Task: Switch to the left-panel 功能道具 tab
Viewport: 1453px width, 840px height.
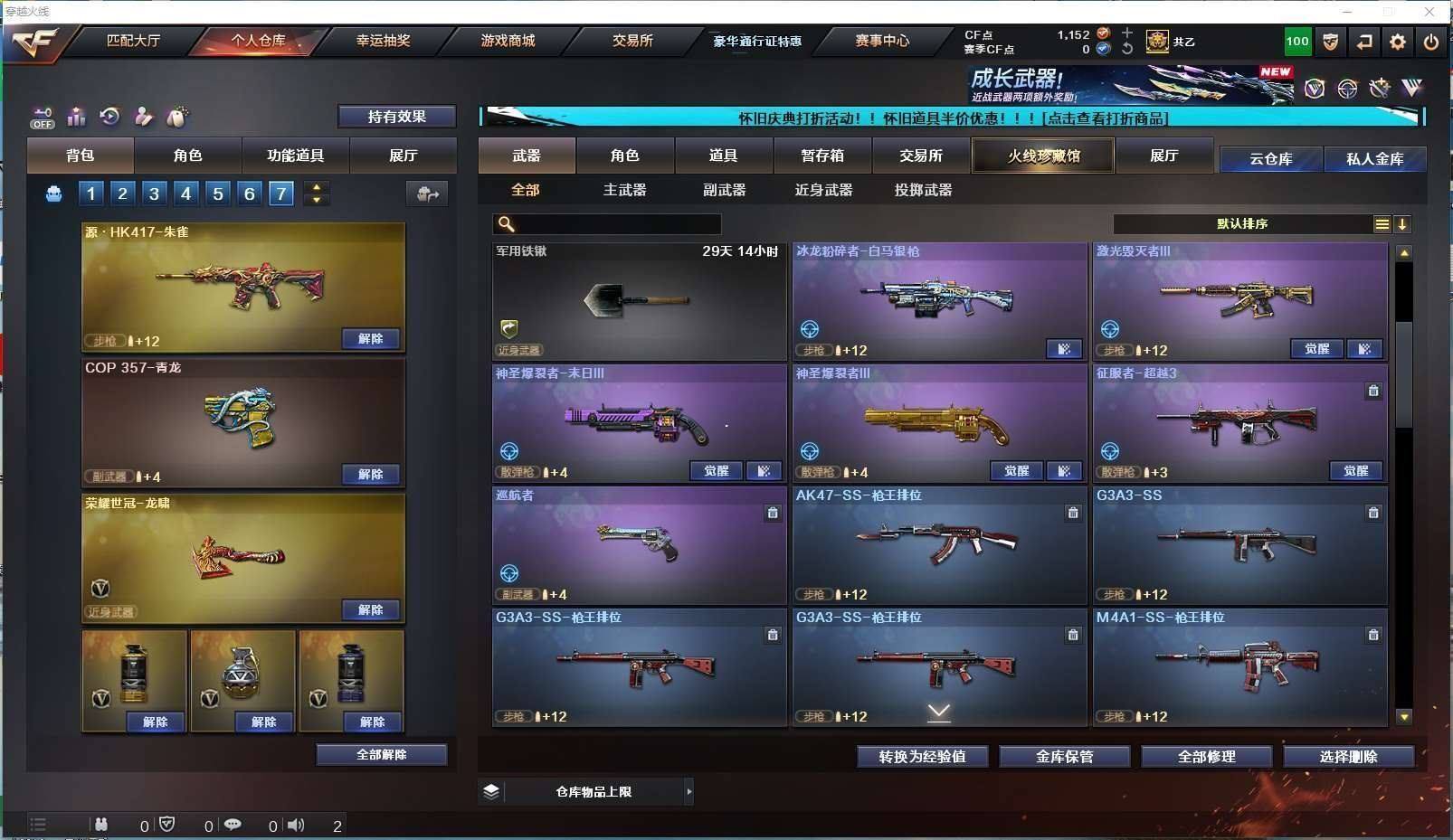Action: click(295, 156)
